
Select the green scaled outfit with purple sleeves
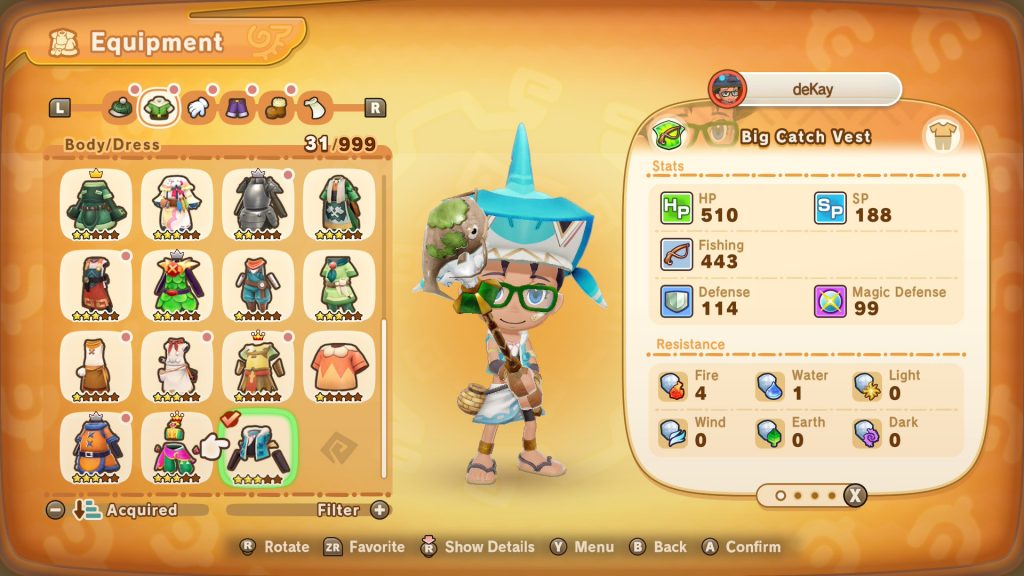click(x=177, y=284)
